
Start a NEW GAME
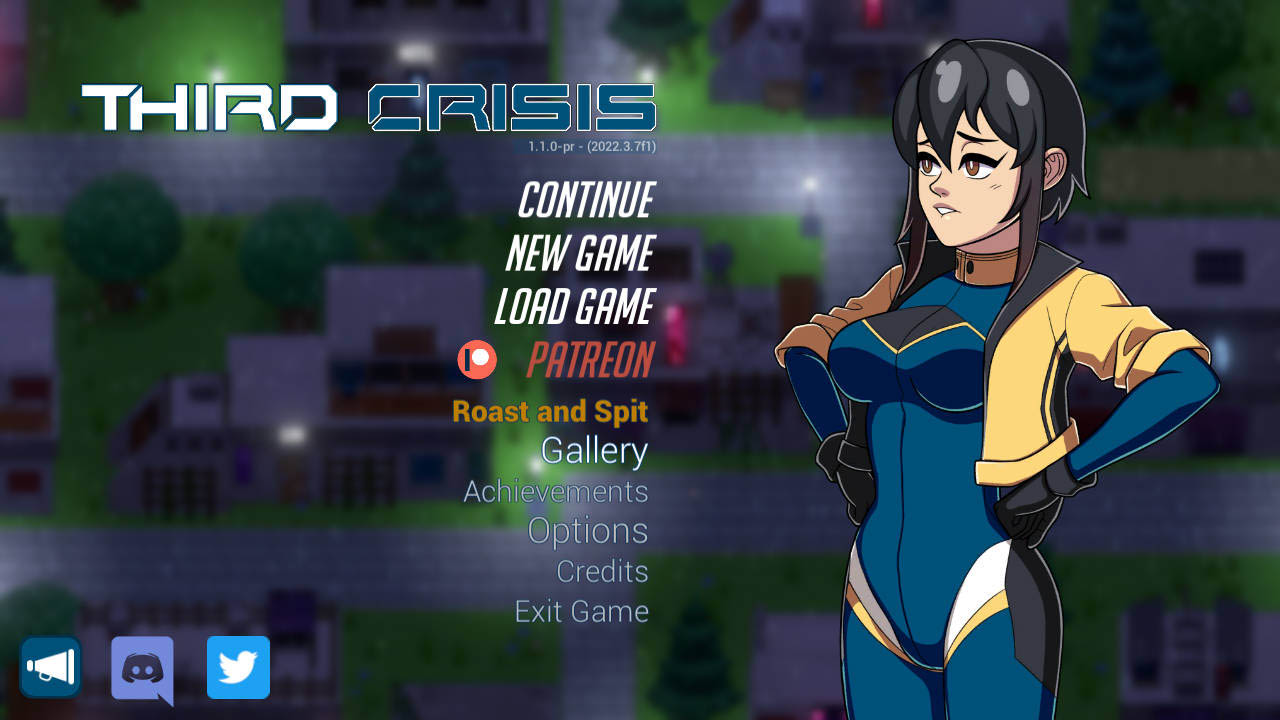pos(581,255)
